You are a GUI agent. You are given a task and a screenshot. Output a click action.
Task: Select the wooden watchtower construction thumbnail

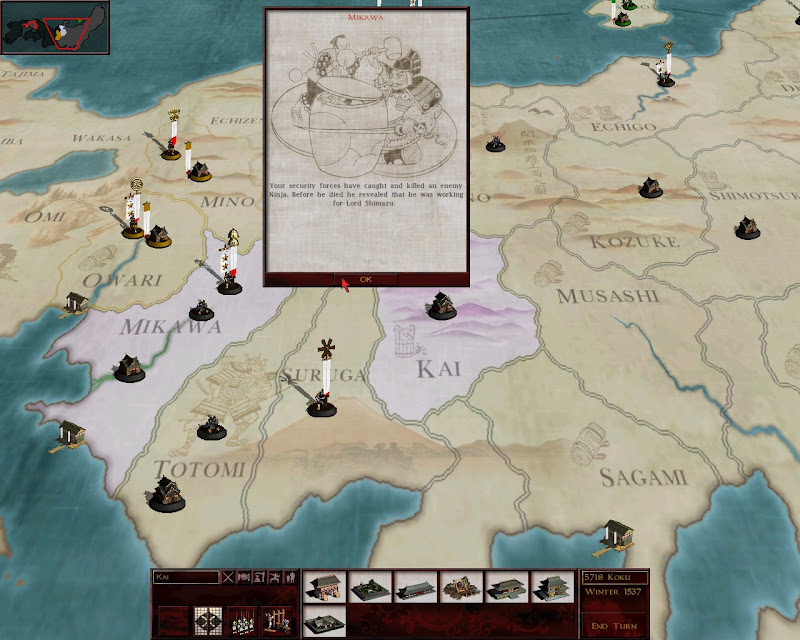pos(461,587)
